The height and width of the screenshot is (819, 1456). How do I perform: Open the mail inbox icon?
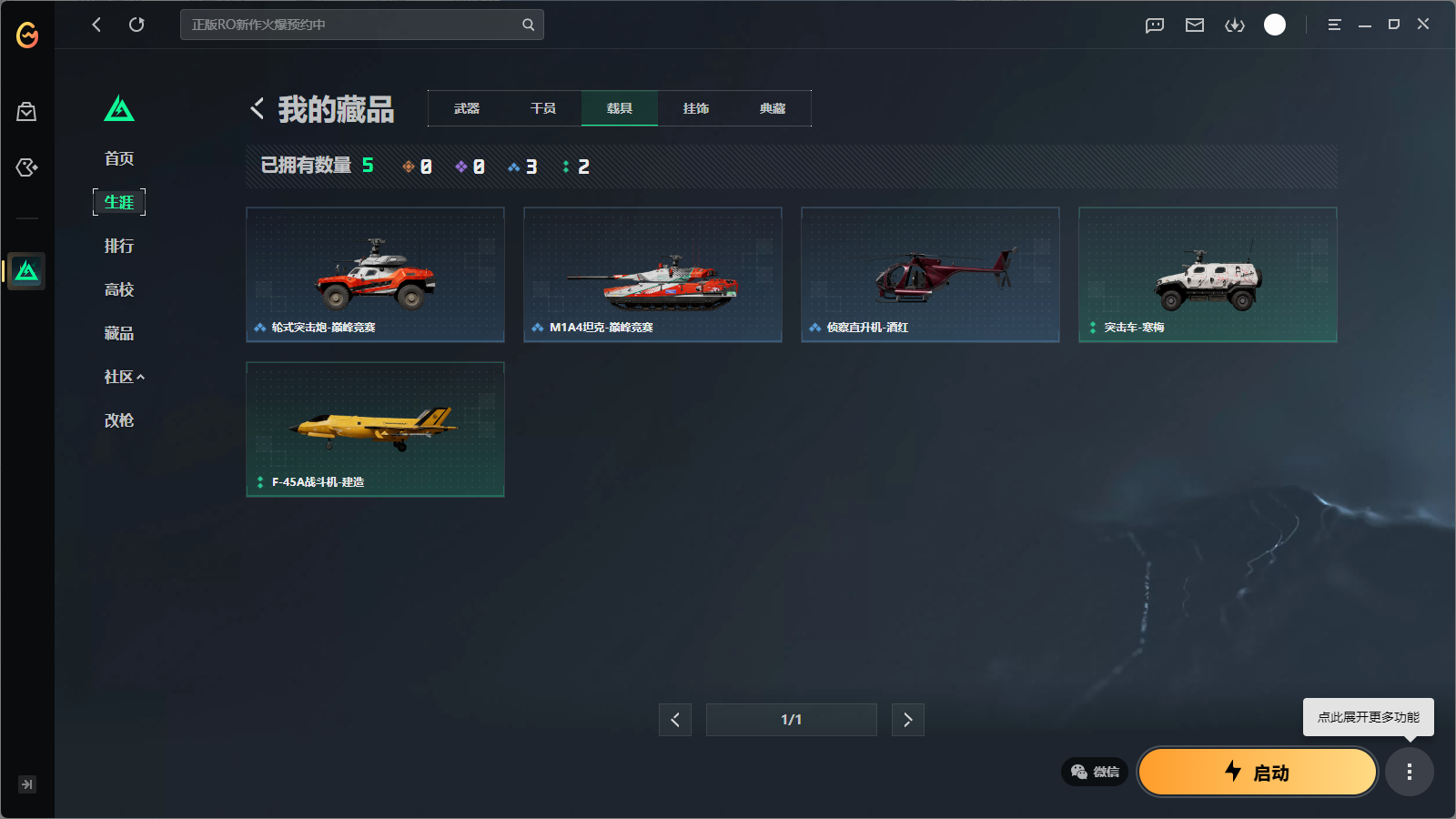[x=1194, y=25]
